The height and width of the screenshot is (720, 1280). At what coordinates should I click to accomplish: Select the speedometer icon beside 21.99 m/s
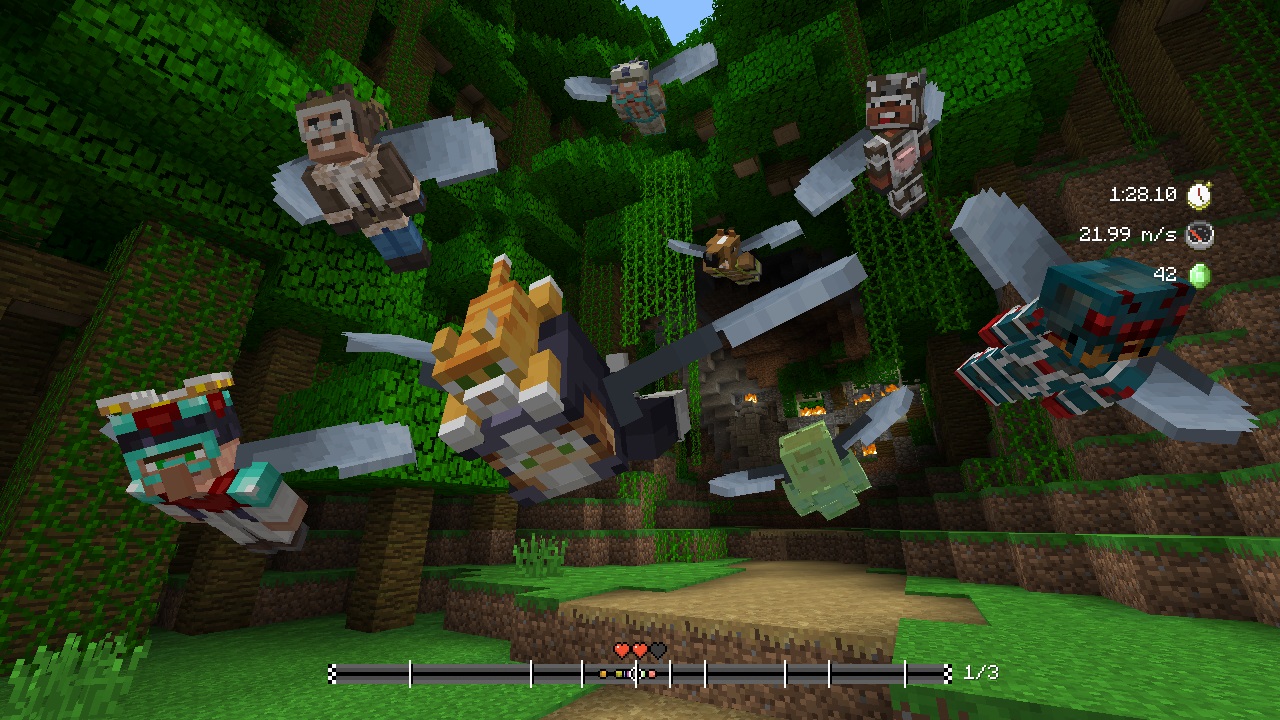pos(1200,237)
